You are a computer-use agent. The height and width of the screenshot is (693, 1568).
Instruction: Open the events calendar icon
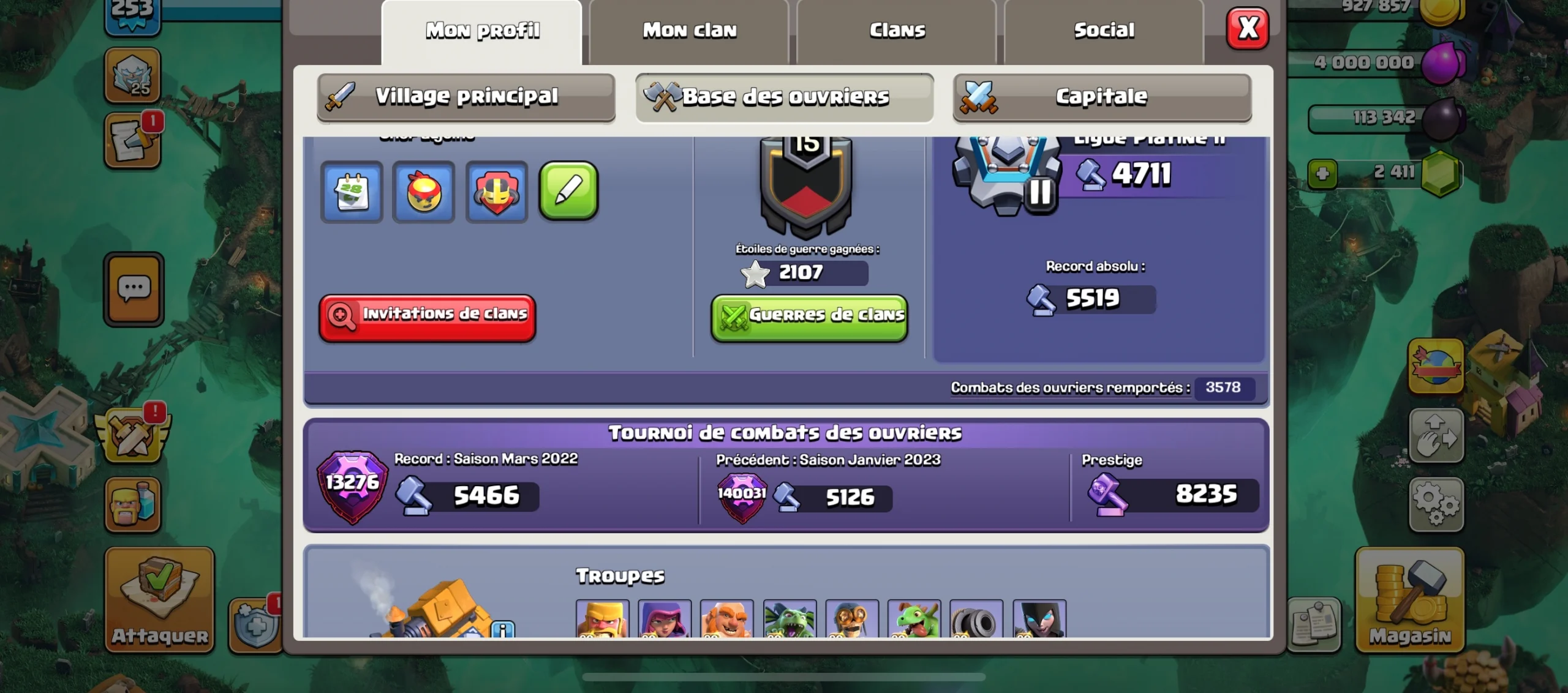[352, 192]
